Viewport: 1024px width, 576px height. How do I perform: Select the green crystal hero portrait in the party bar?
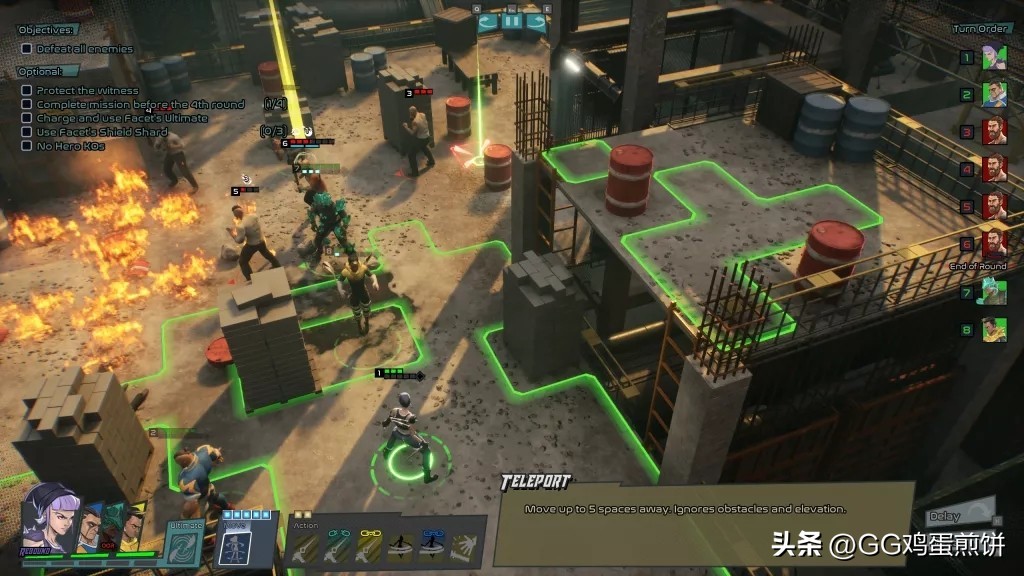(110, 527)
